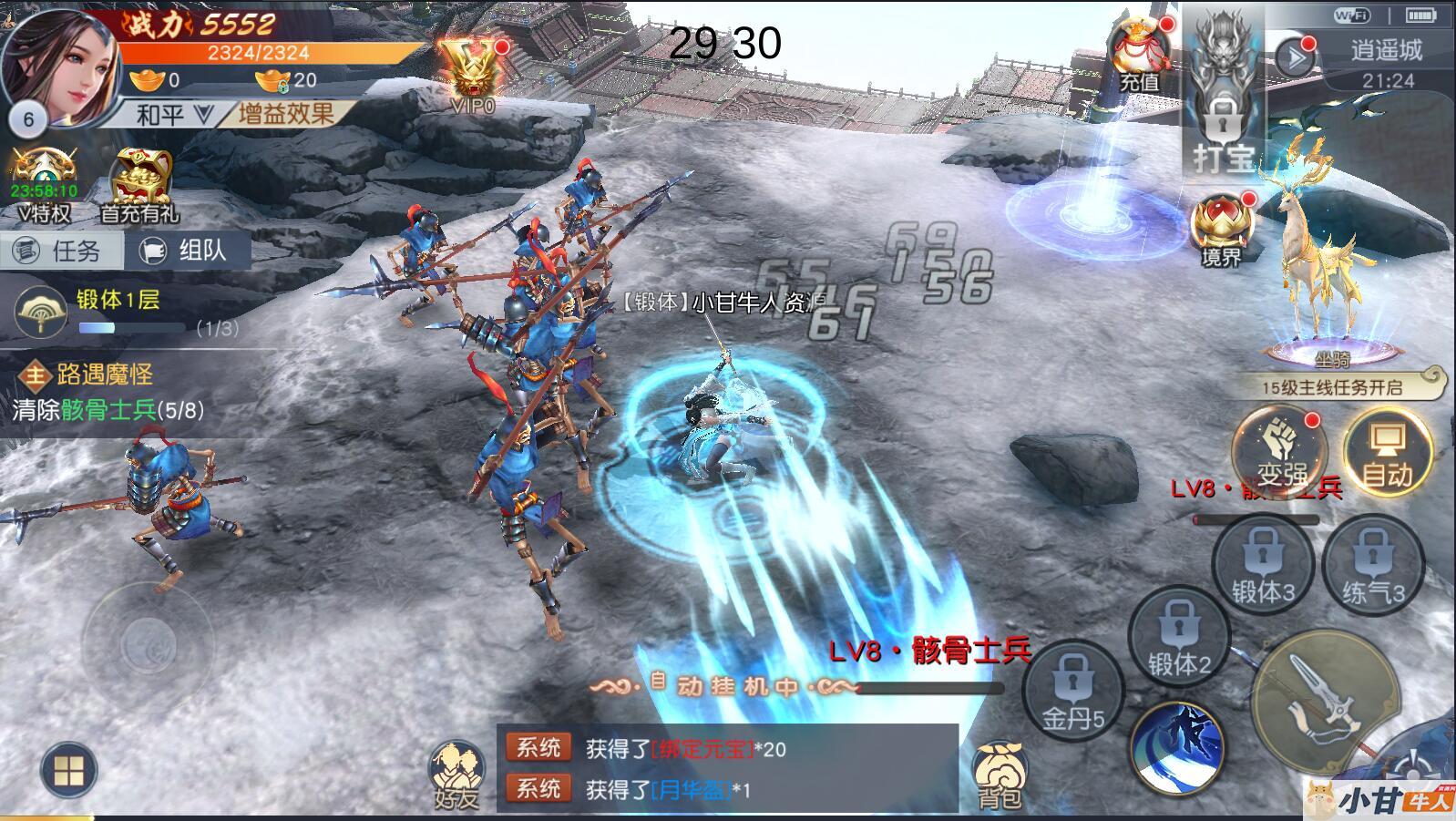Open the 充值 recharge shop
1456x821 pixels.
click(1139, 56)
